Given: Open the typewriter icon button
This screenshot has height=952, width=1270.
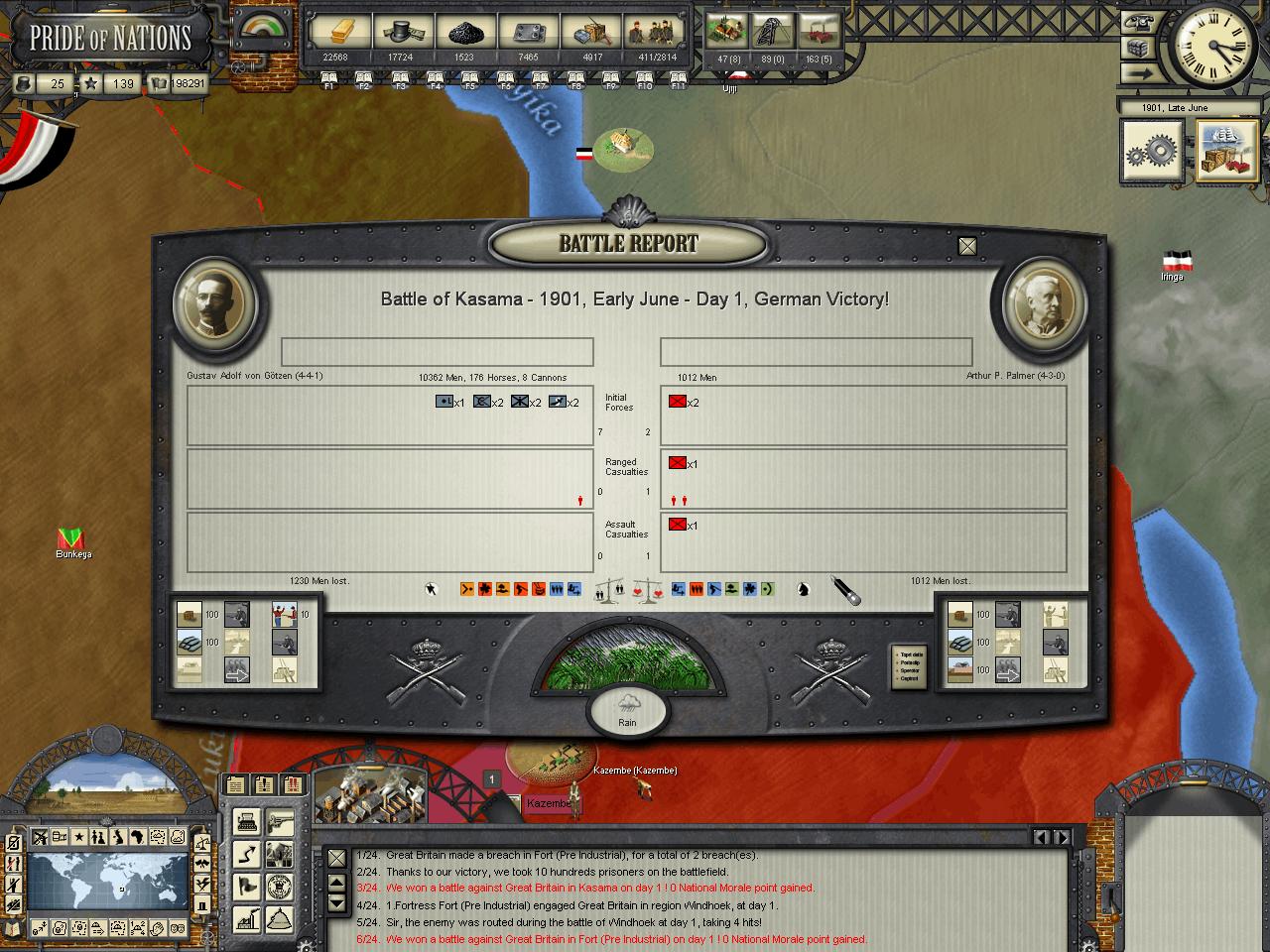Looking at the screenshot, I should 247,821.
